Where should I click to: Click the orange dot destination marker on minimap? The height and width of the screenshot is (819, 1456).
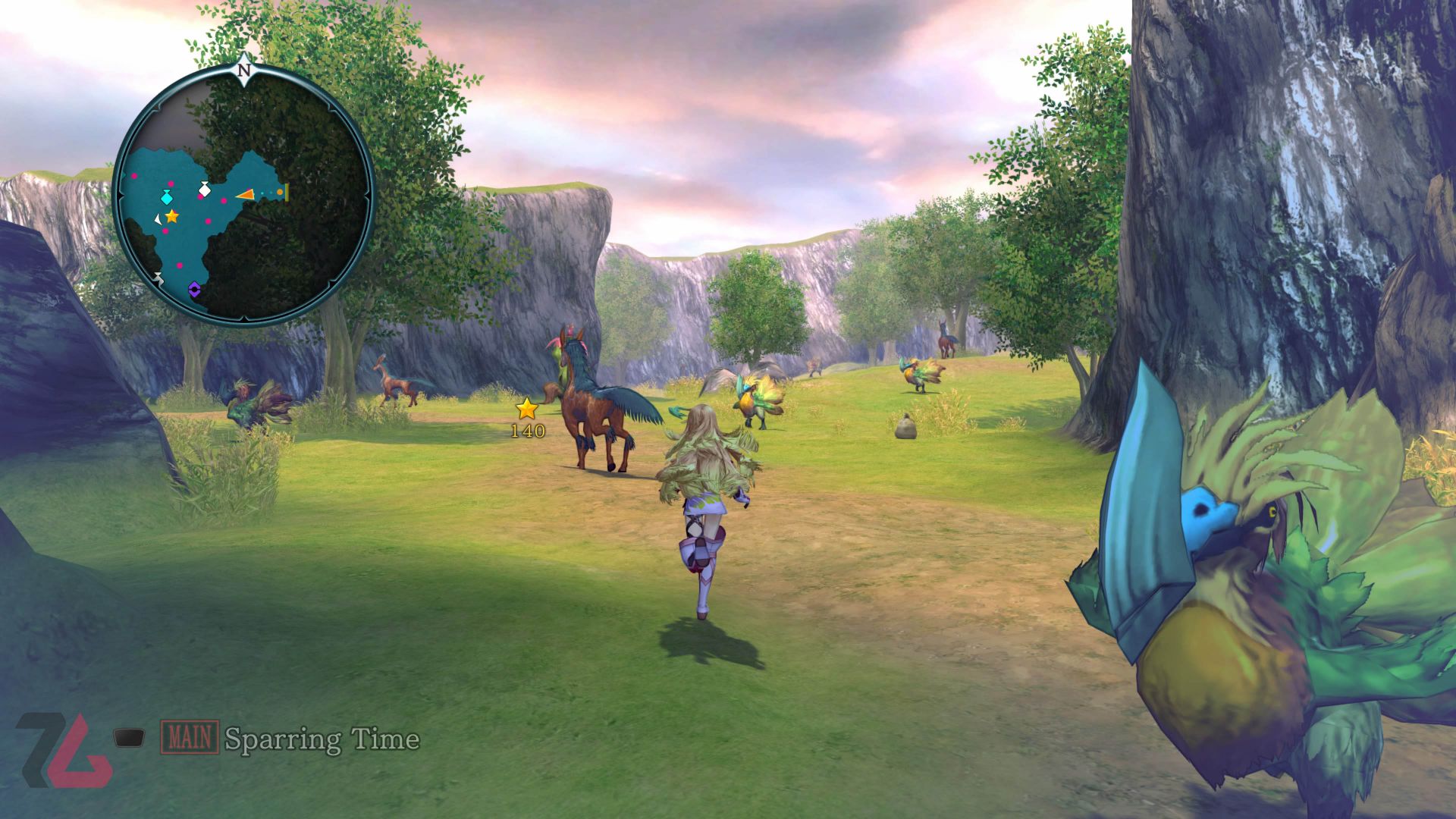click(x=280, y=192)
